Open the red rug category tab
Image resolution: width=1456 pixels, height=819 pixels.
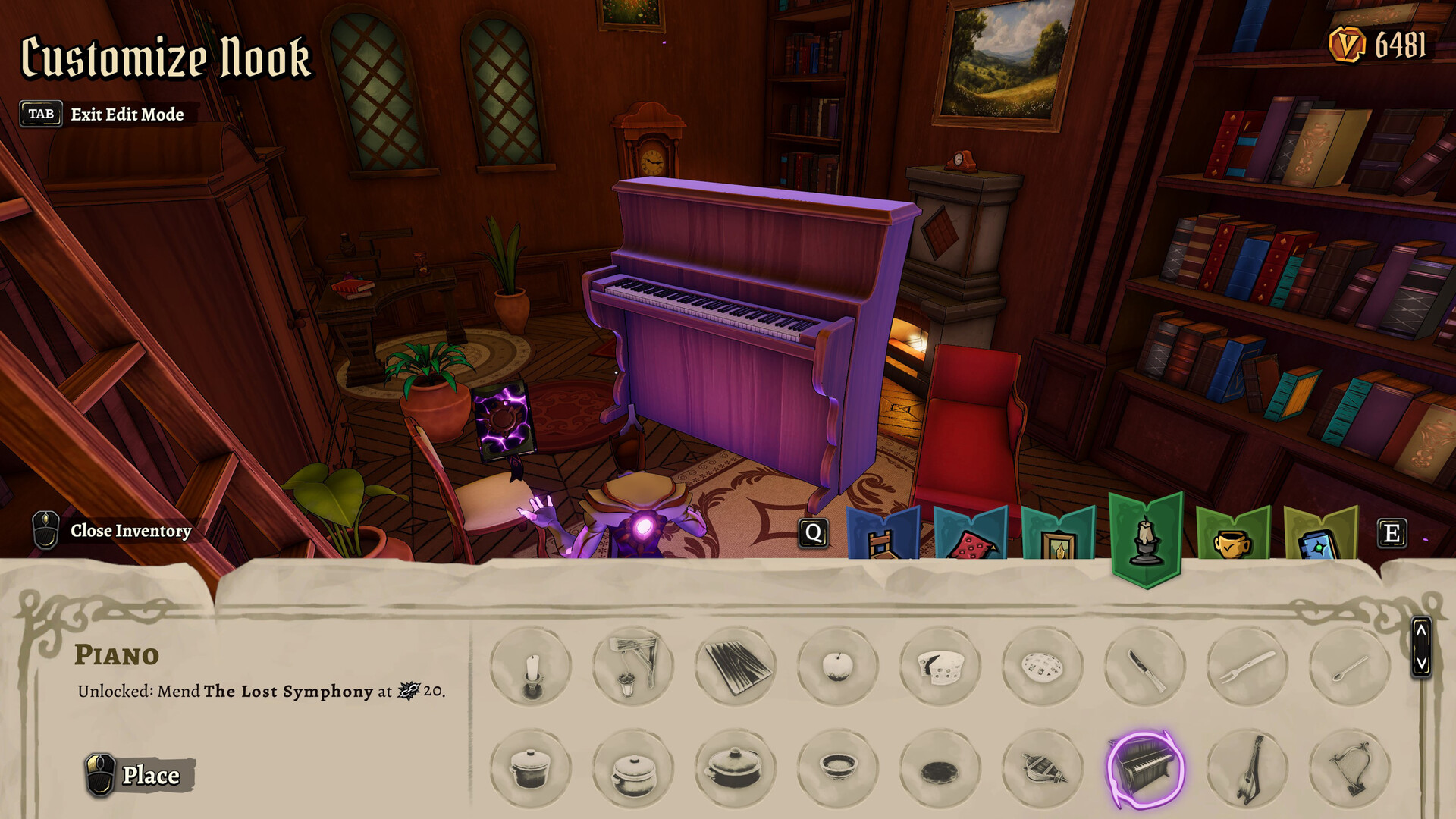[971, 535]
